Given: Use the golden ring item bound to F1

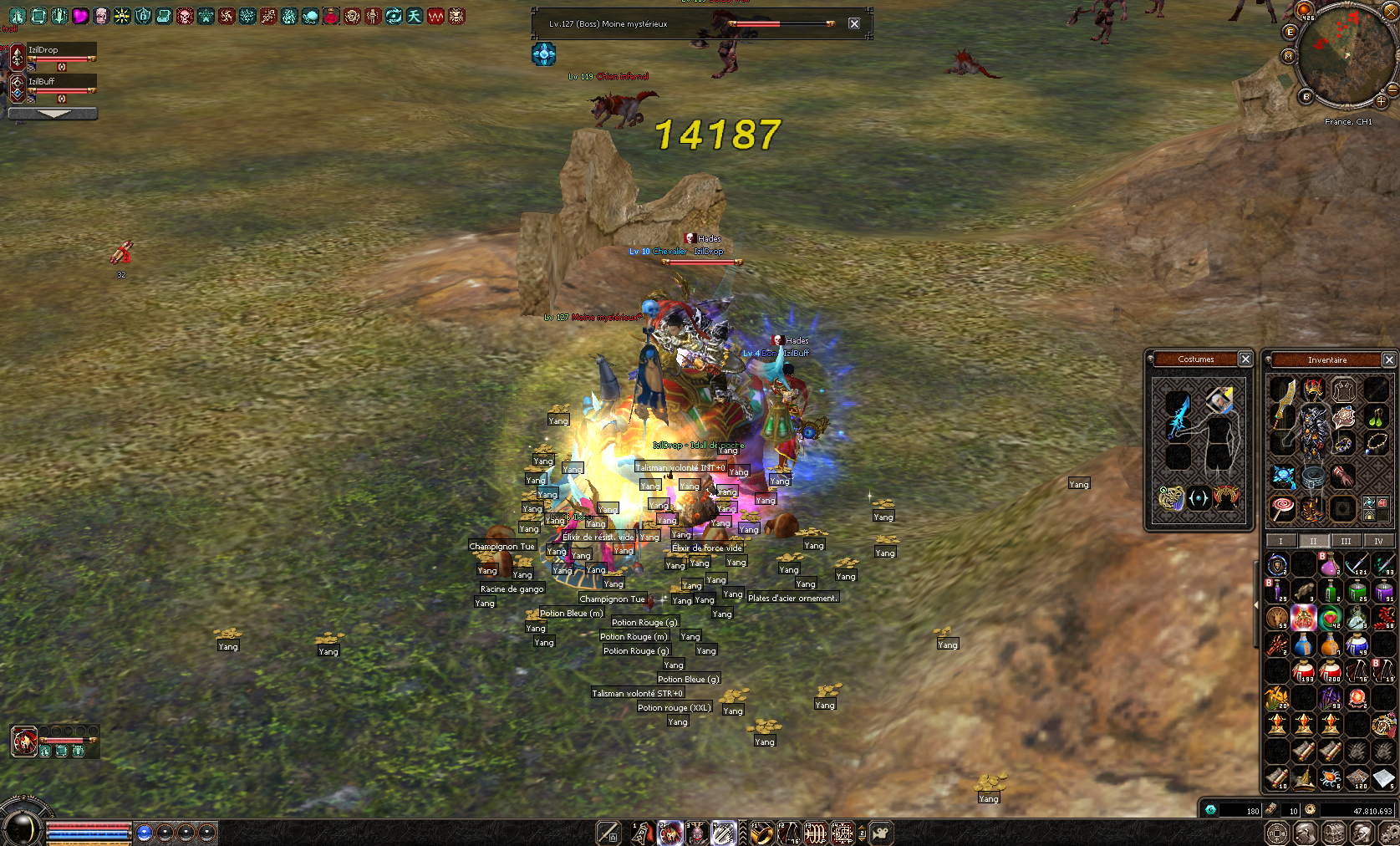Looking at the screenshot, I should click(x=762, y=832).
